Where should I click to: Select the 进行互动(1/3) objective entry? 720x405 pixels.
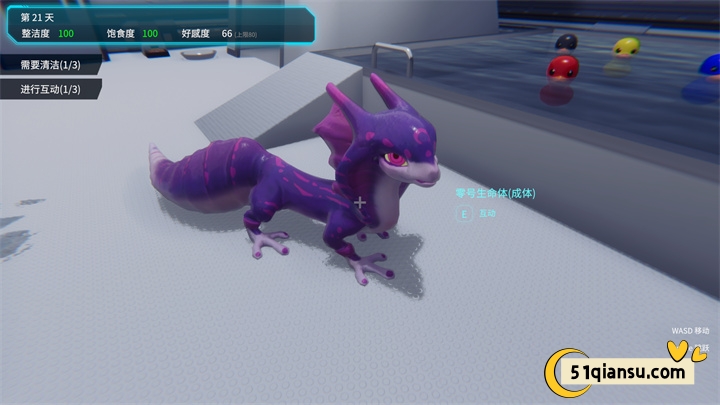[x=52, y=89]
